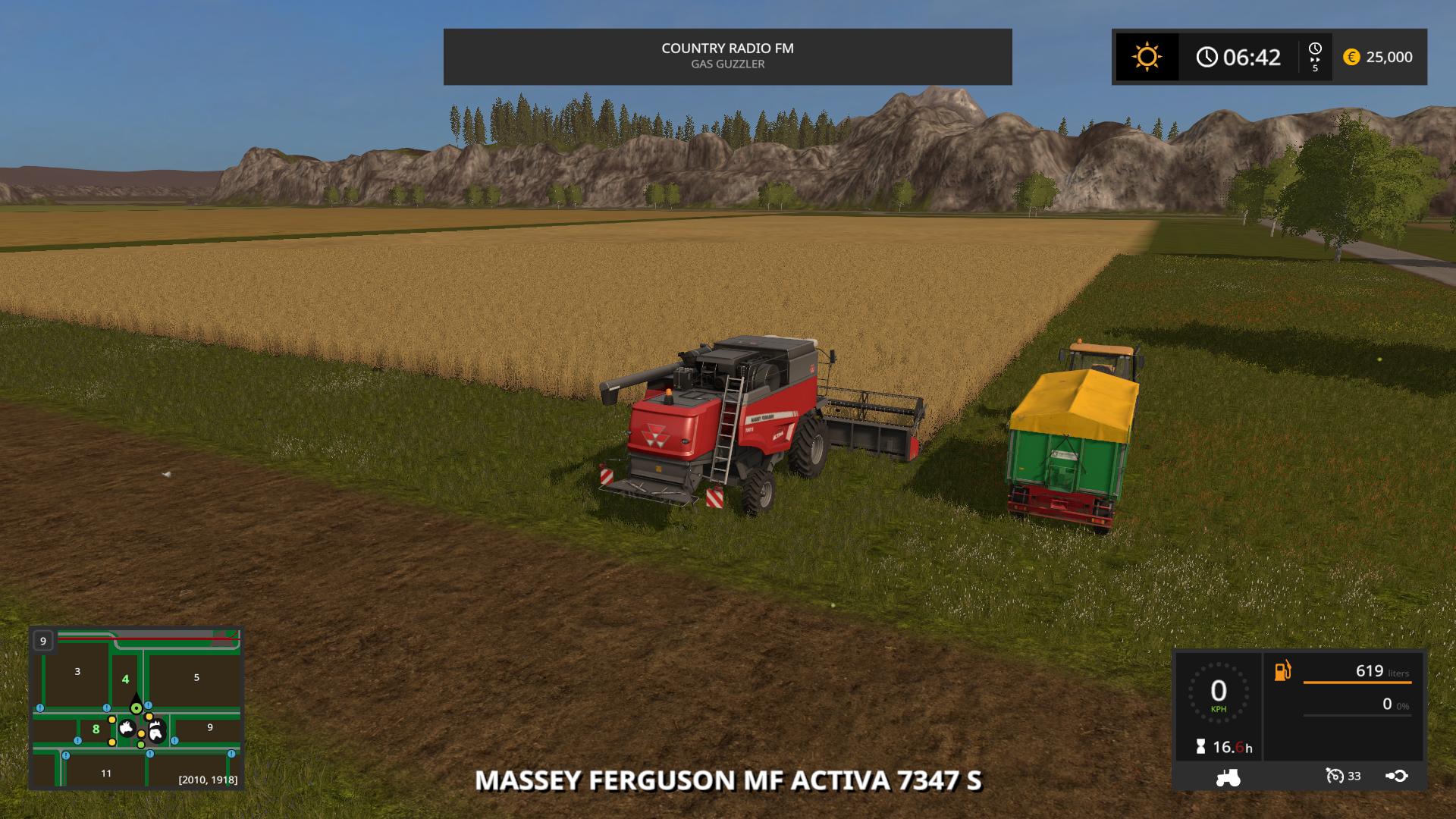Click the time scale icon beside the clock
This screenshot has height=819, width=1456.
[x=1315, y=56]
